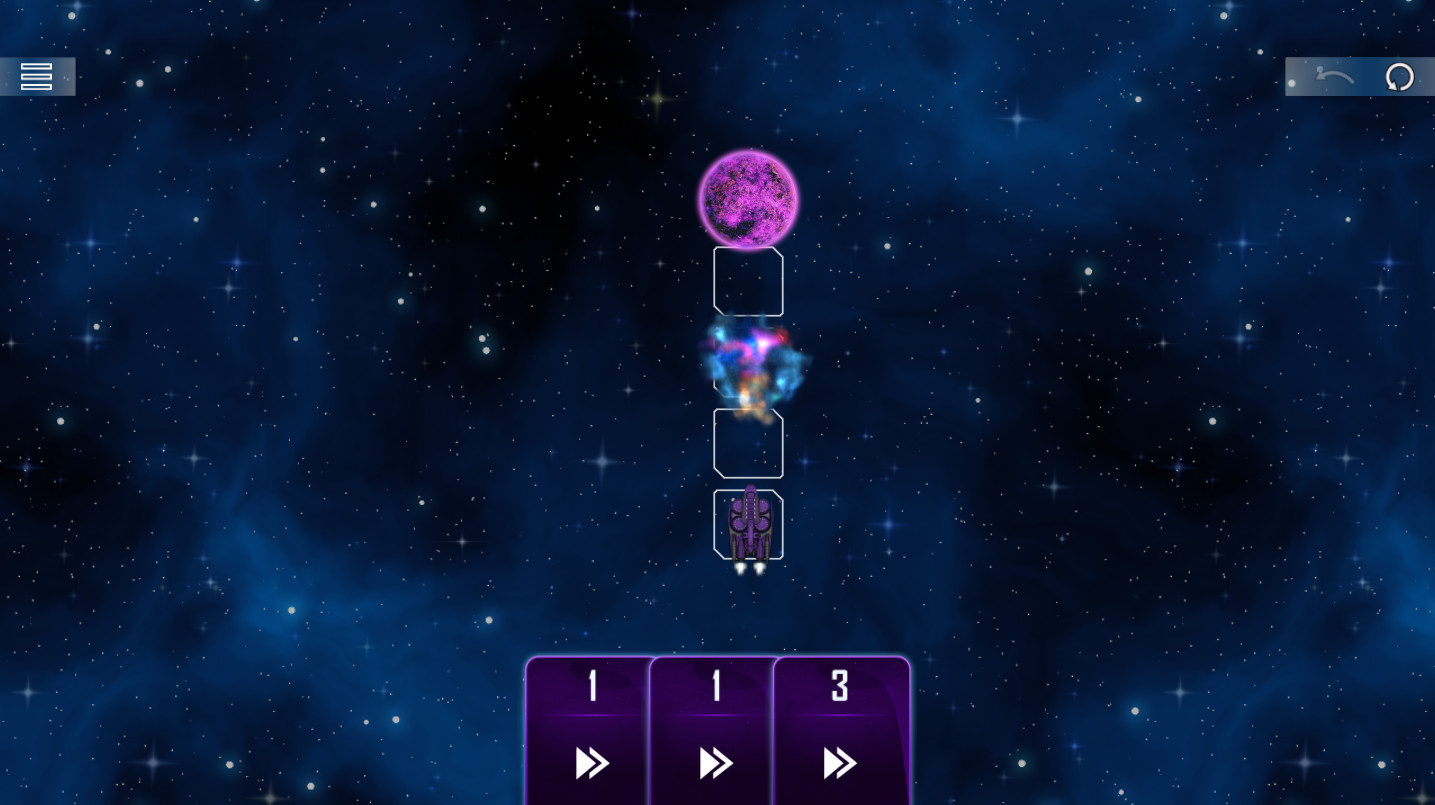The width and height of the screenshot is (1435, 805).
Task: Click the middle card's header area
Action: (x=713, y=686)
